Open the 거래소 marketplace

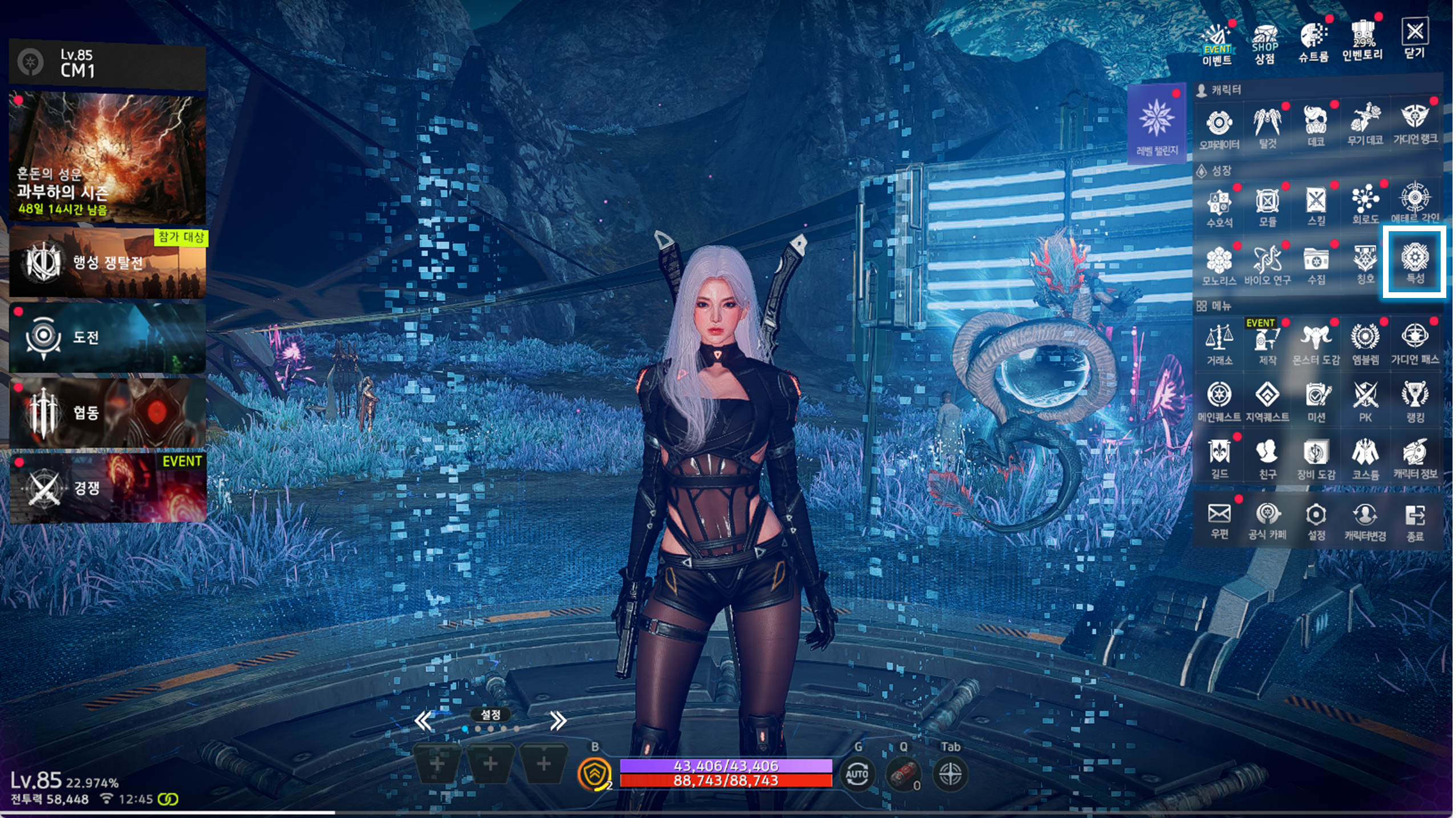pyautogui.click(x=1219, y=344)
